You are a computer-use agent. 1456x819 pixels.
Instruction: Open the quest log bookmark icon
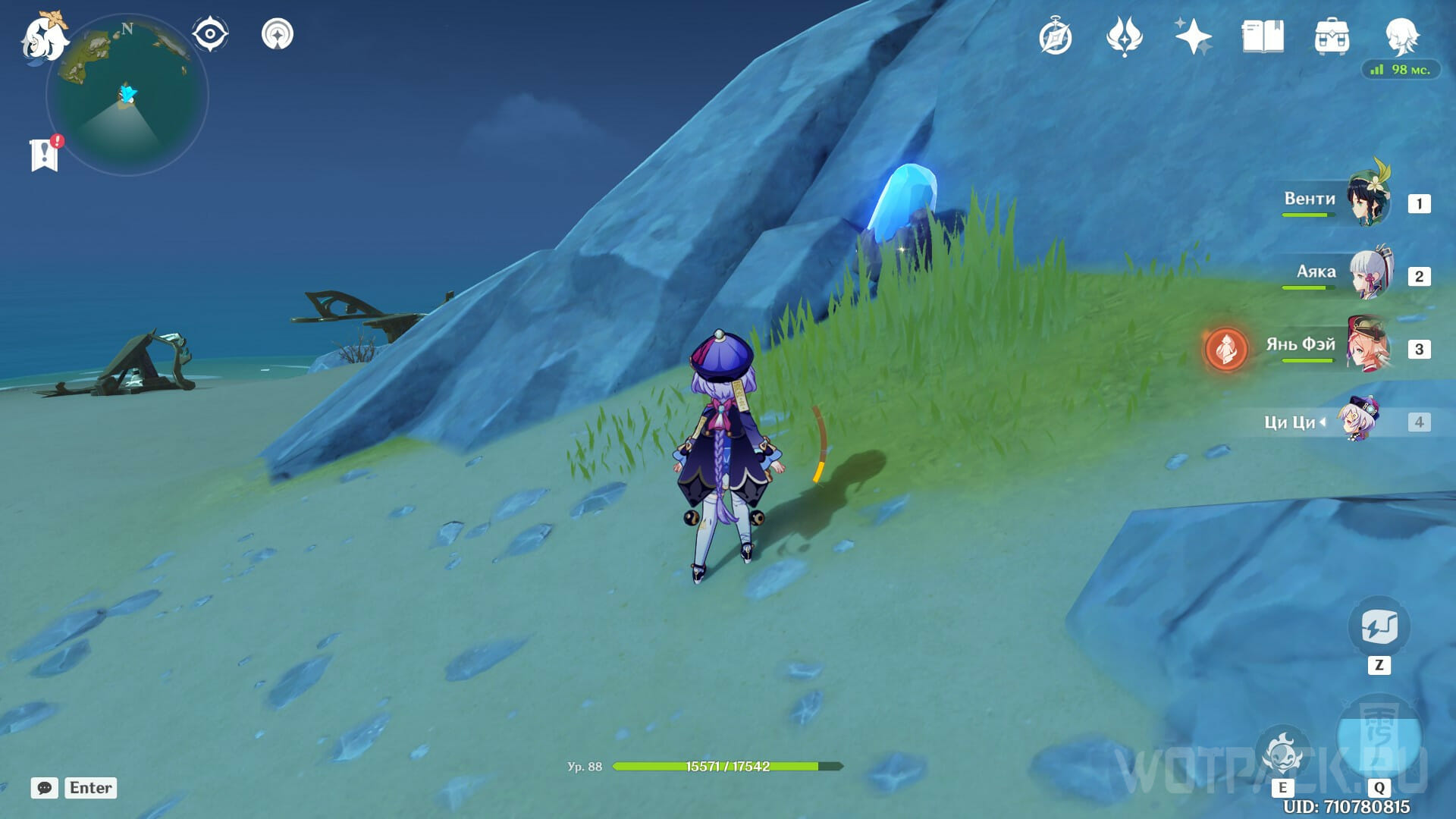point(45,154)
